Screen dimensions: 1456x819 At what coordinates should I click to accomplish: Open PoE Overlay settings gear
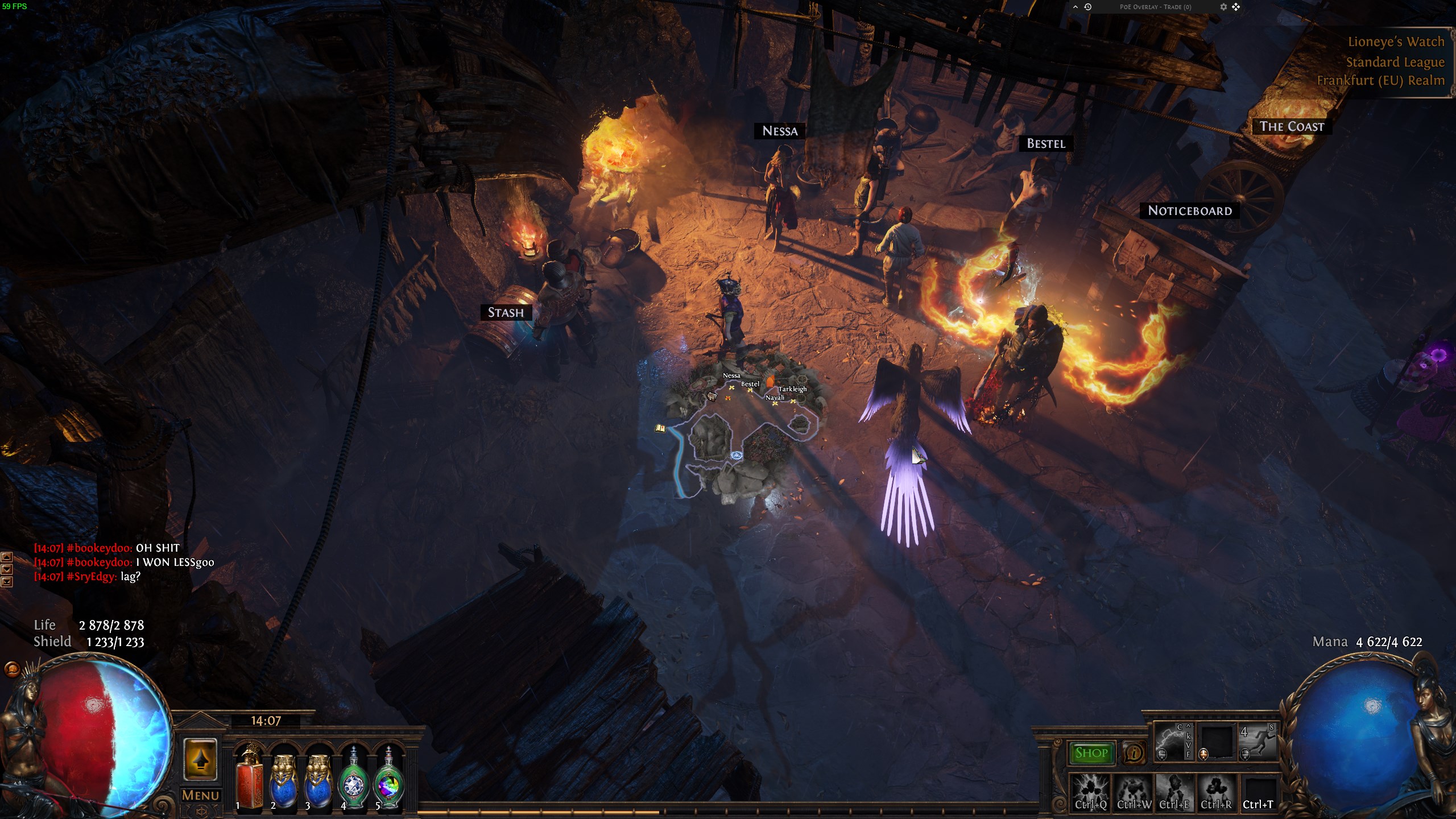pyautogui.click(x=1223, y=7)
